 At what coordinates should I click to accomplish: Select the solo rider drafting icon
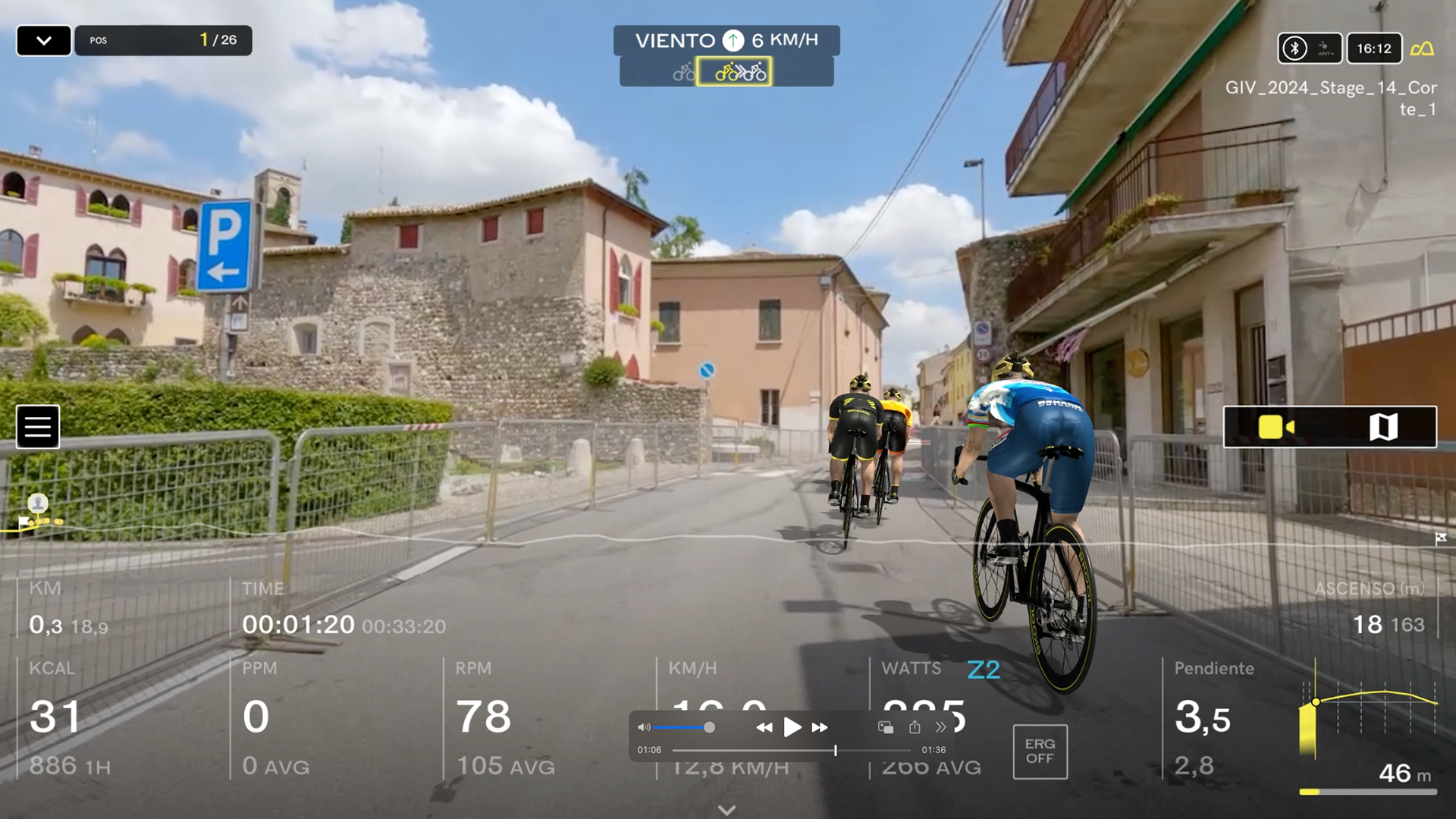pos(683,73)
